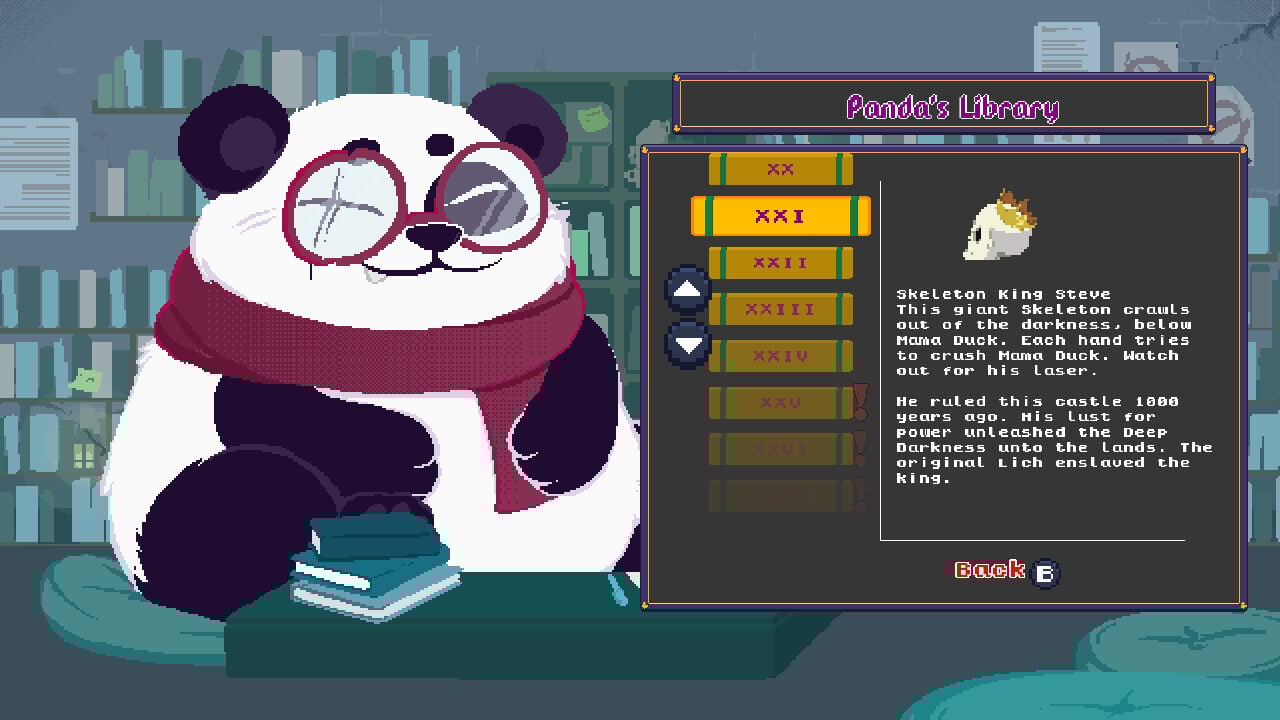1280x720 pixels.
Task: Click the exclamation mark on the bottom locked book
Action: click(x=858, y=494)
